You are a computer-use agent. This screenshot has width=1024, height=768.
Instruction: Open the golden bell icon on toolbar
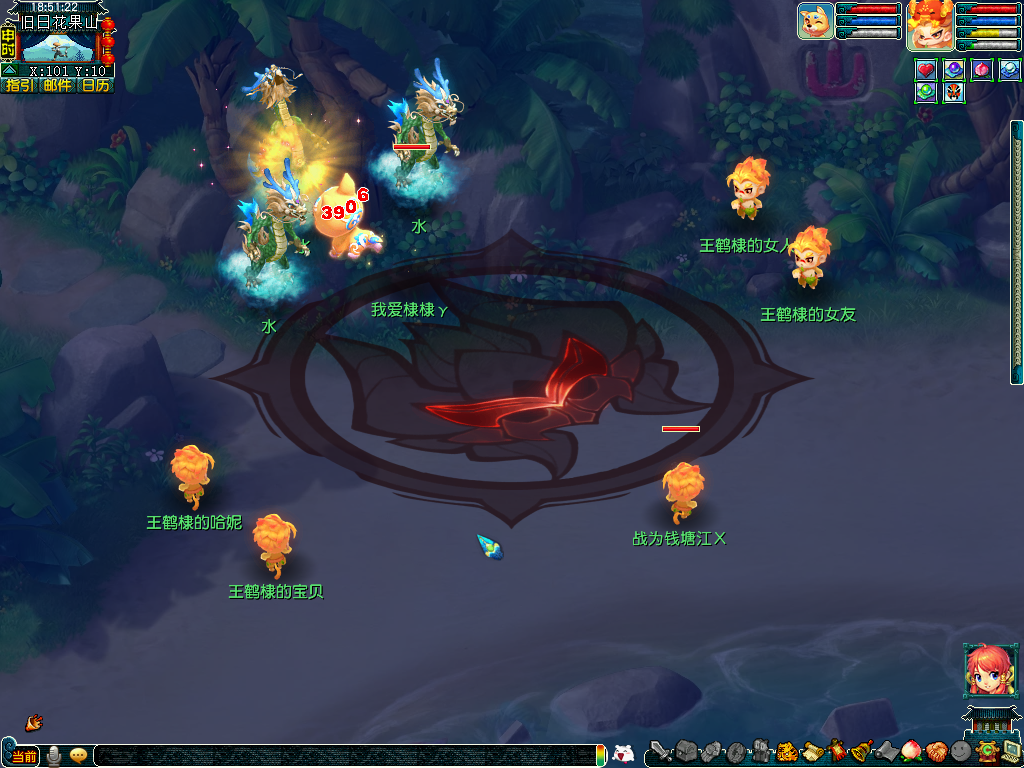[860, 751]
